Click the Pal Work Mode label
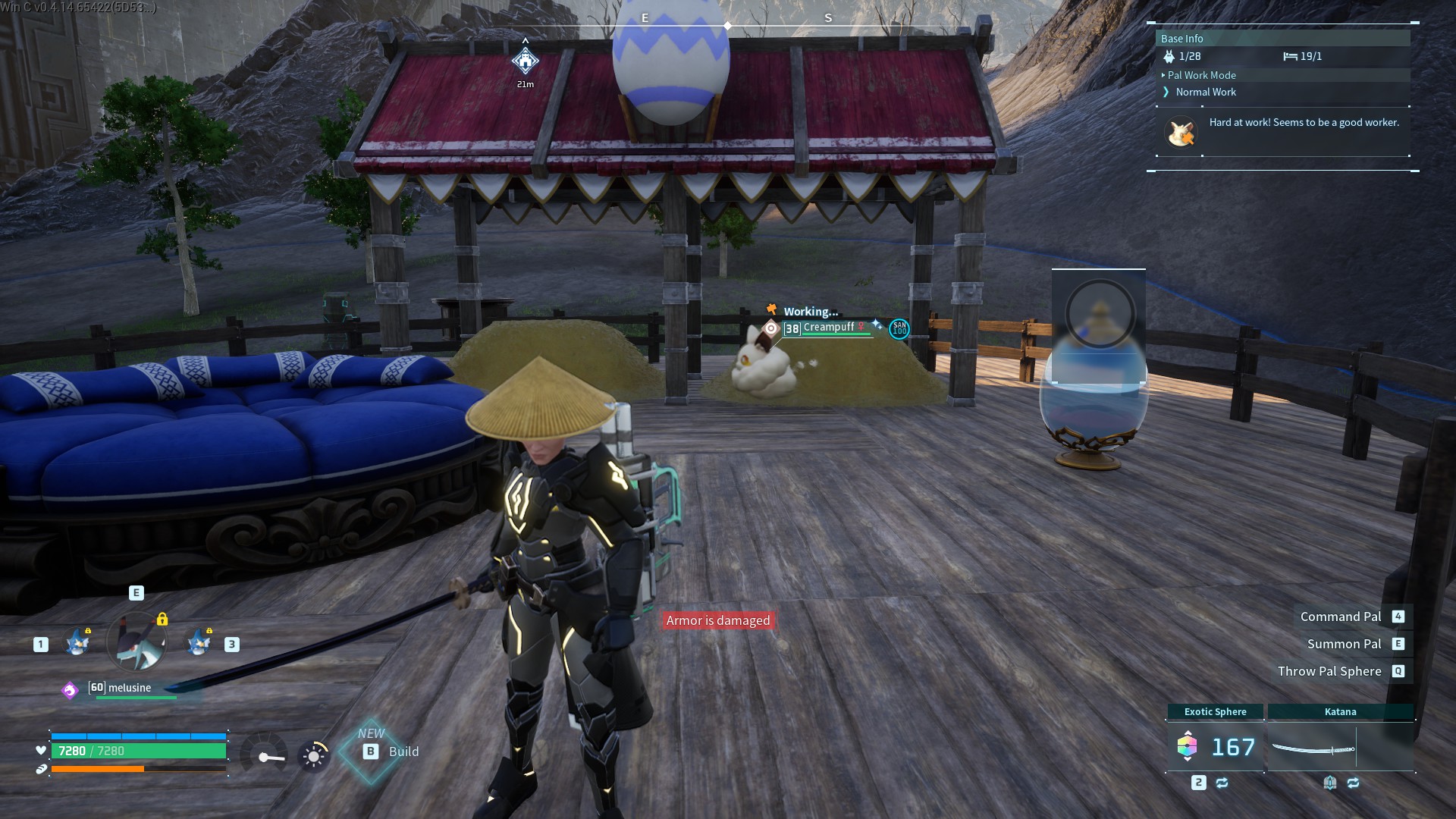The width and height of the screenshot is (1456, 819). click(1201, 75)
